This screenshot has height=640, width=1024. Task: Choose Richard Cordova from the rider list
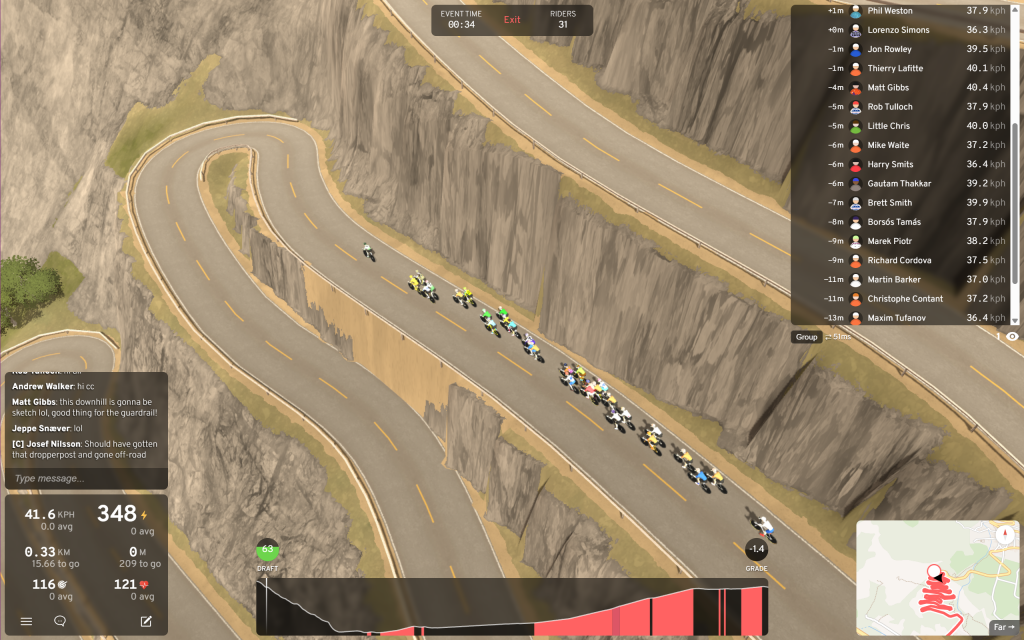click(899, 260)
